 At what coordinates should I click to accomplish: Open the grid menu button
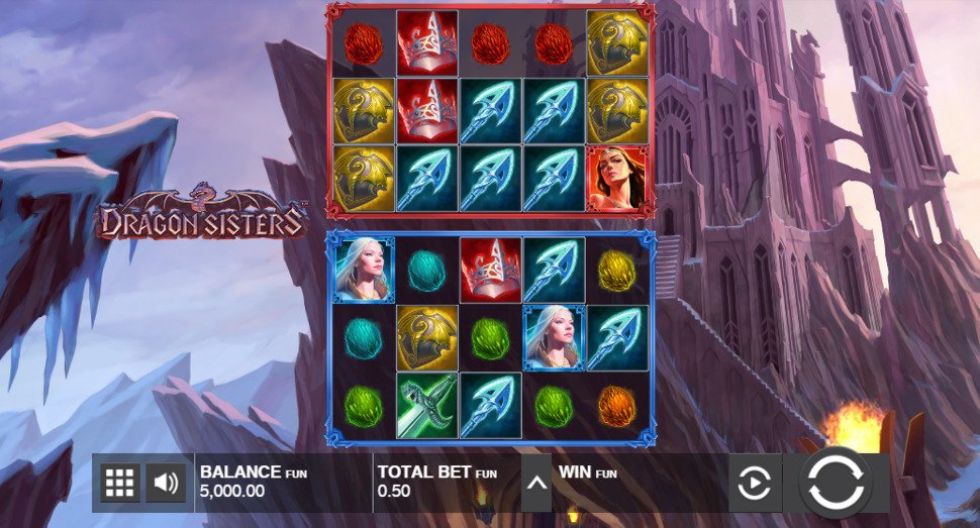[119, 484]
